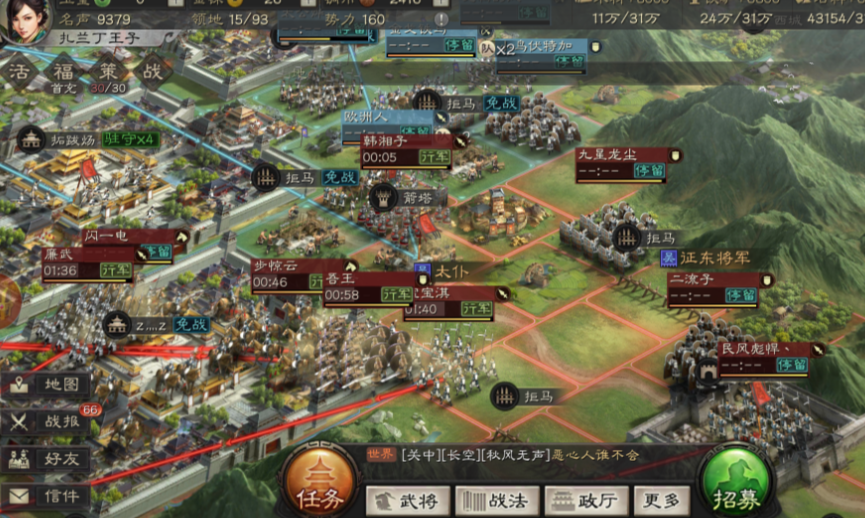Viewport: 865px width, 518px height.
Task: Select the 活 hexagon button
Action: click(x=19, y=73)
